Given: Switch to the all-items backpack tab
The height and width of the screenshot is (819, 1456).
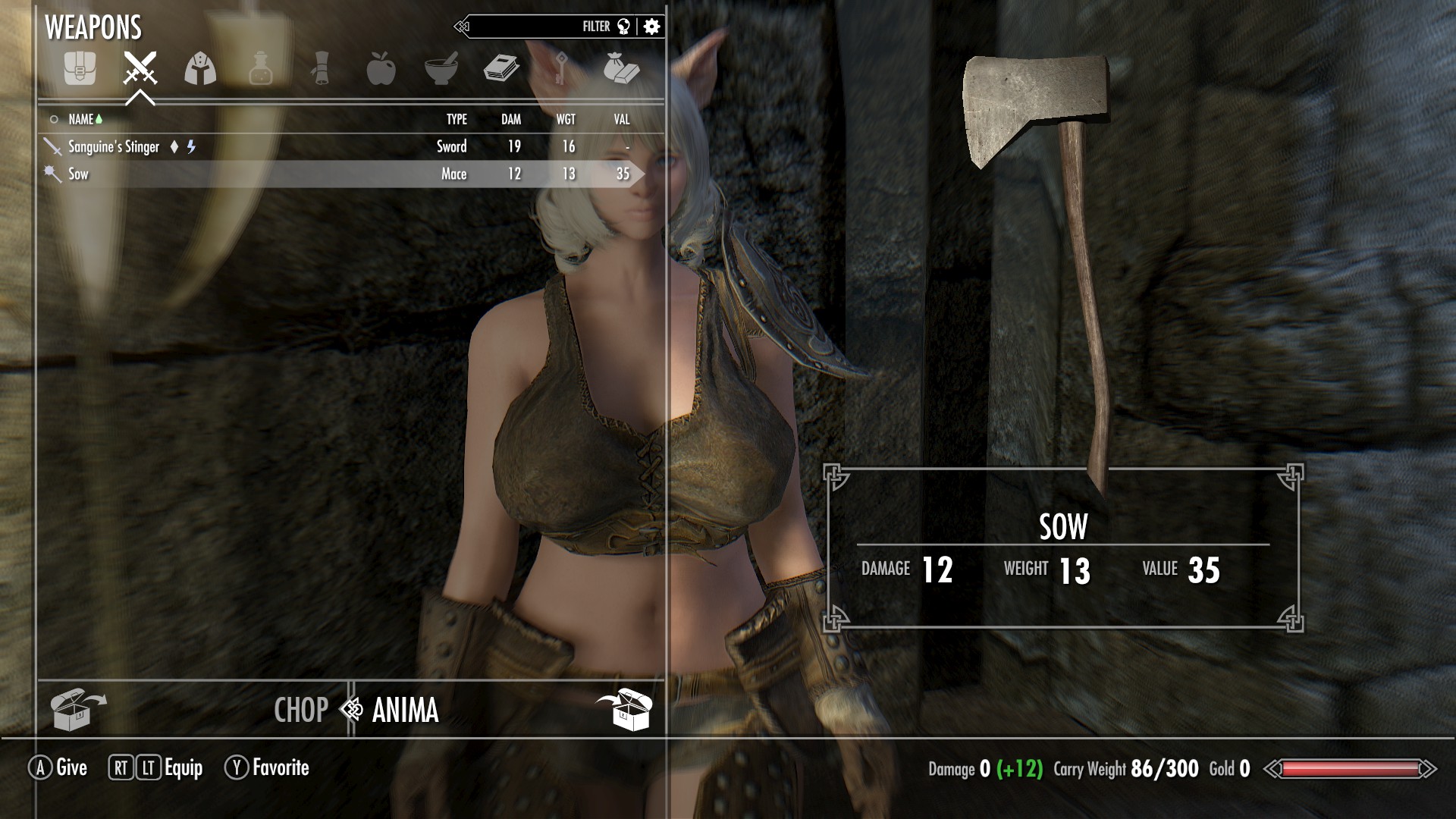Looking at the screenshot, I should tap(80, 70).
